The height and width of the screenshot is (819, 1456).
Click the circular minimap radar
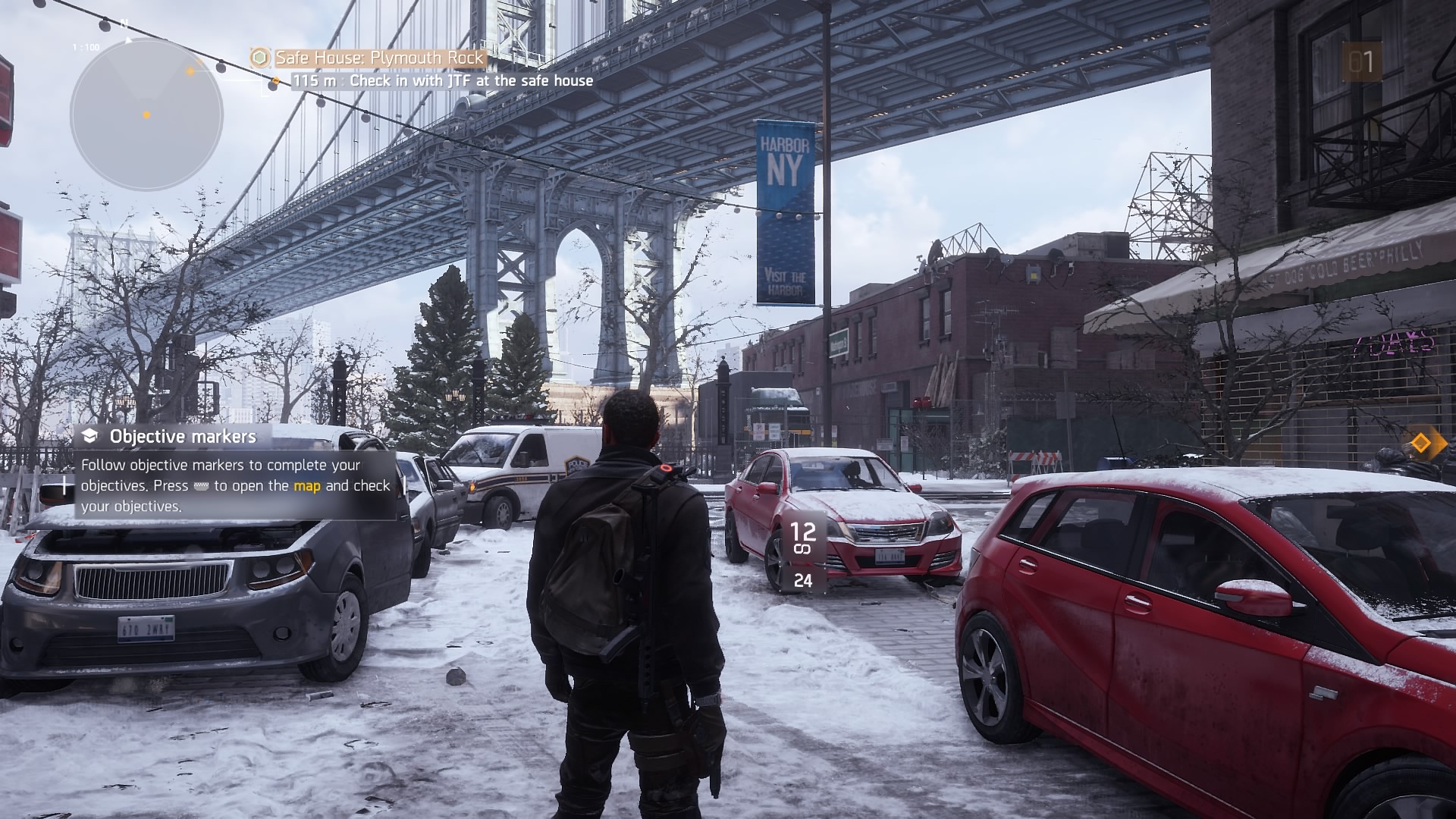click(146, 115)
